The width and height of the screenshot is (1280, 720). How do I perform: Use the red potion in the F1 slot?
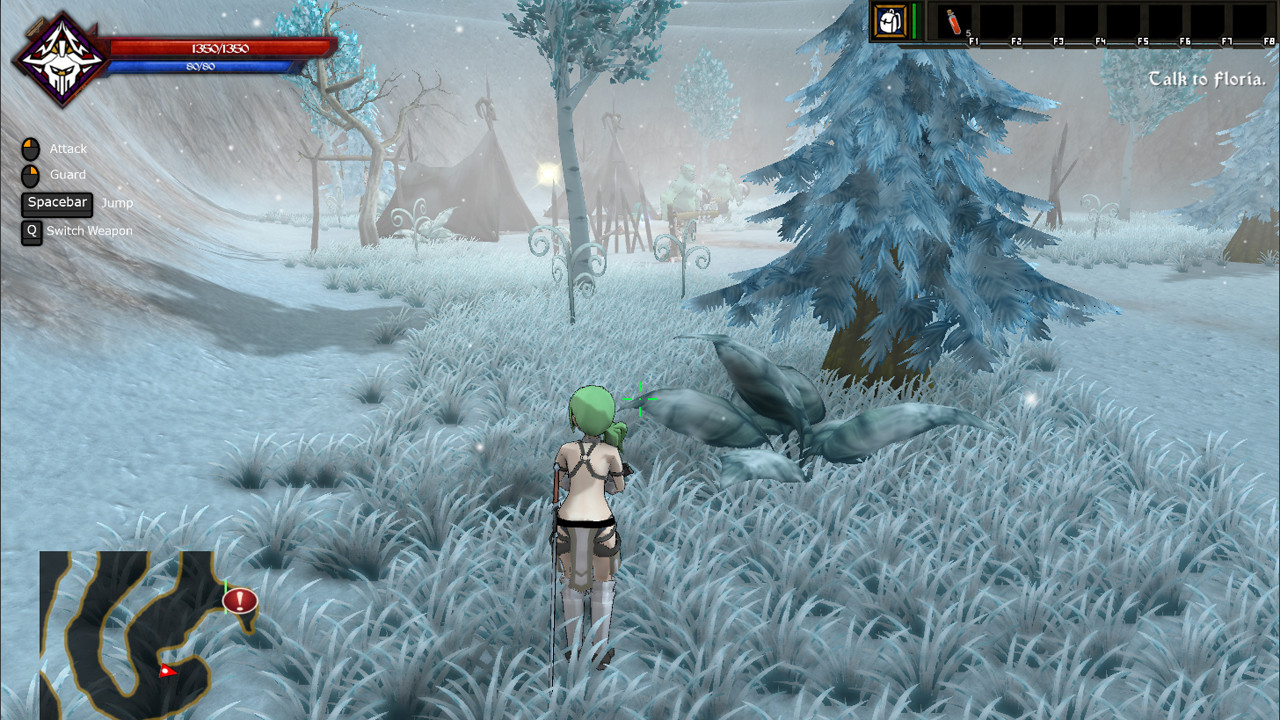point(953,22)
